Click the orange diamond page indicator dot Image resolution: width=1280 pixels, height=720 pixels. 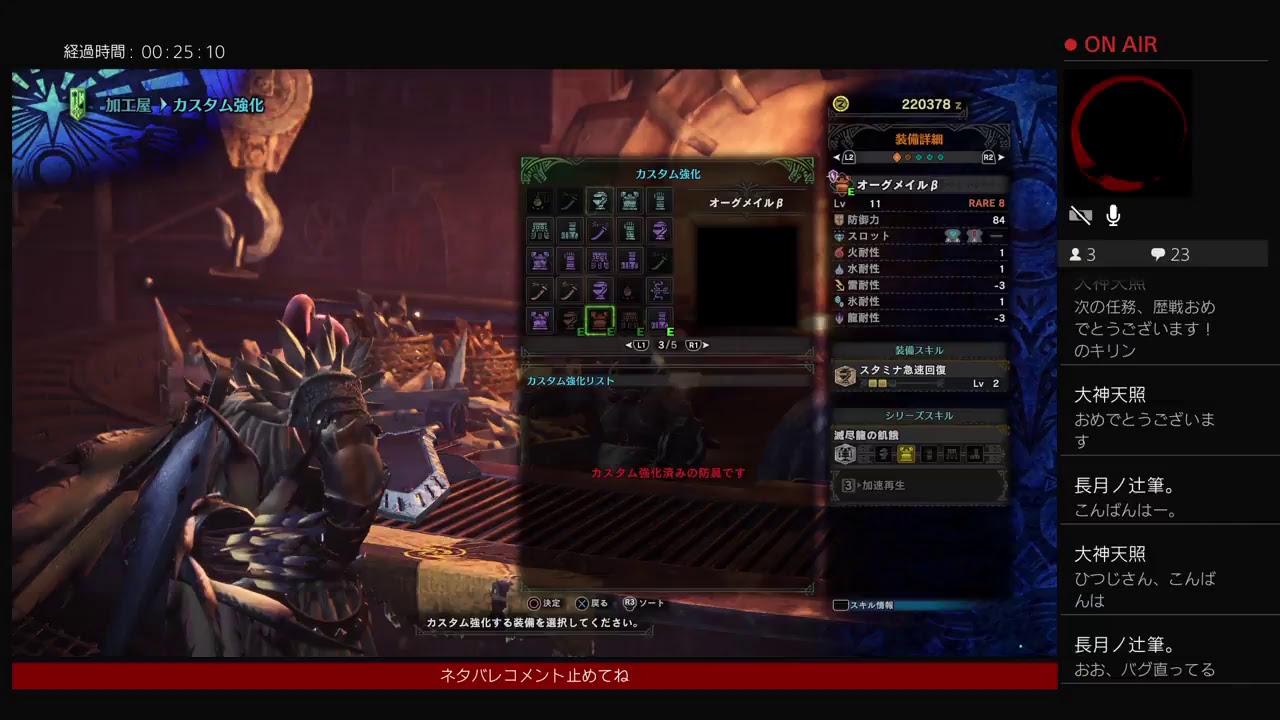(897, 157)
